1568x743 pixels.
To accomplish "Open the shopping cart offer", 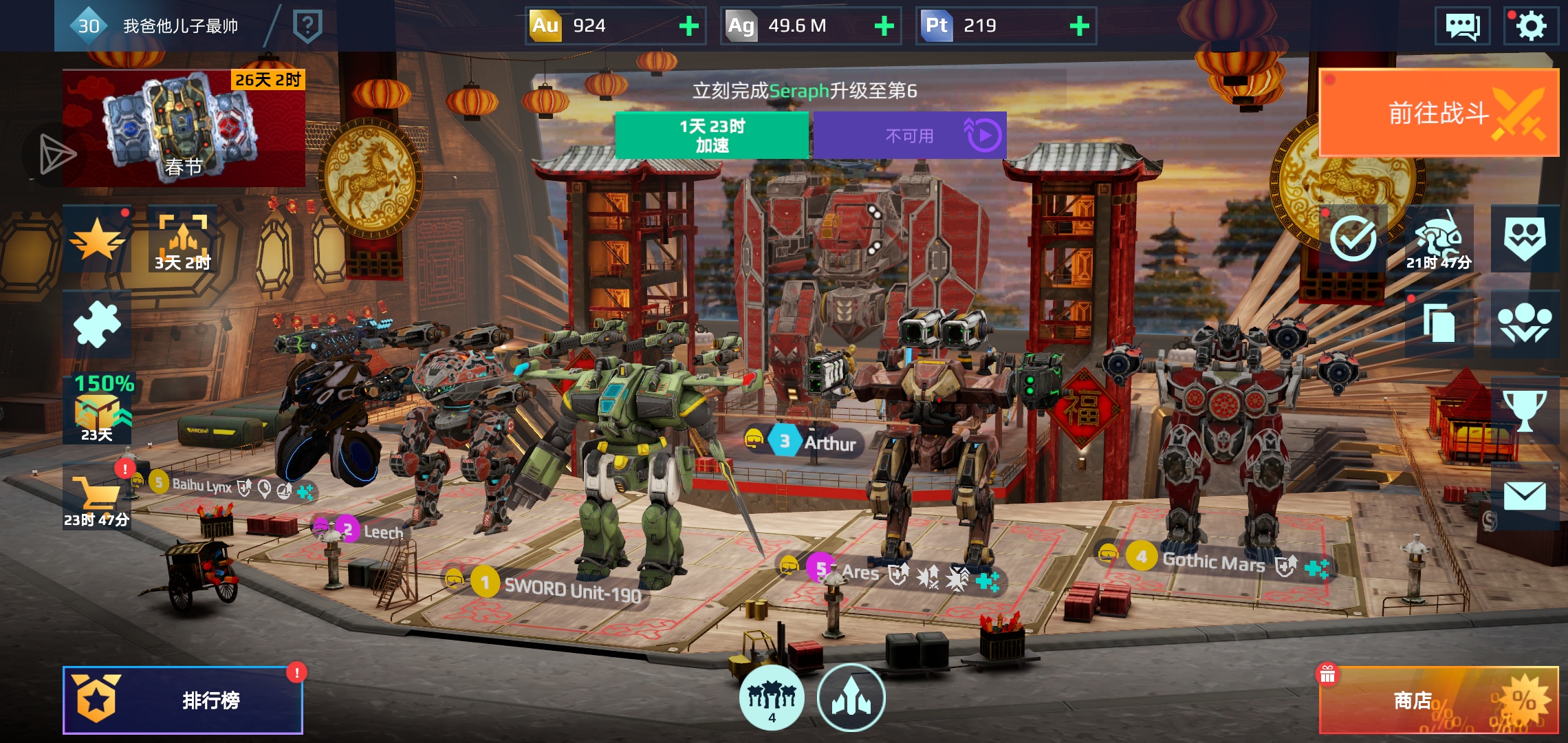I will (x=97, y=497).
